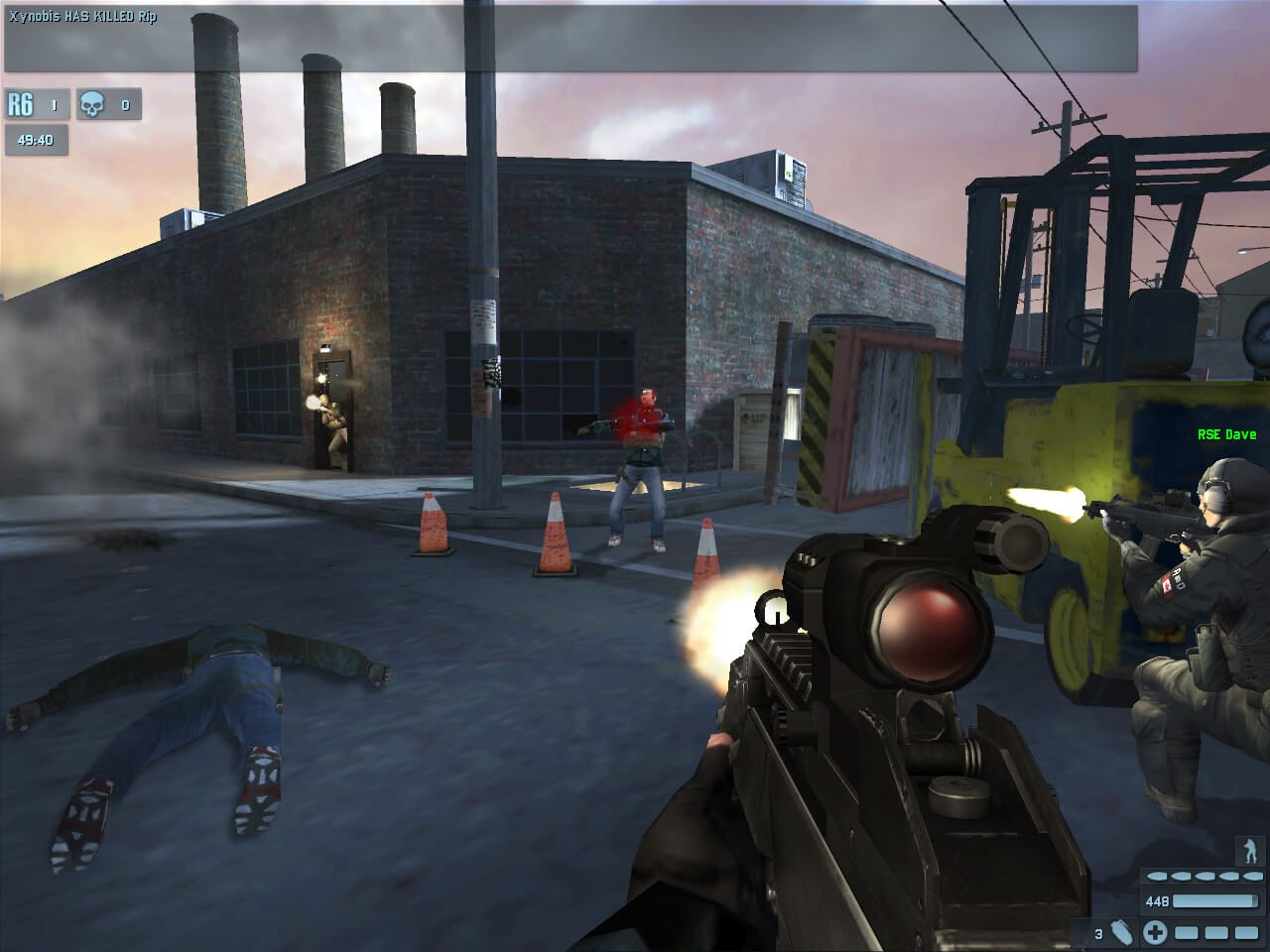Click the kill feed message panel

571,38
